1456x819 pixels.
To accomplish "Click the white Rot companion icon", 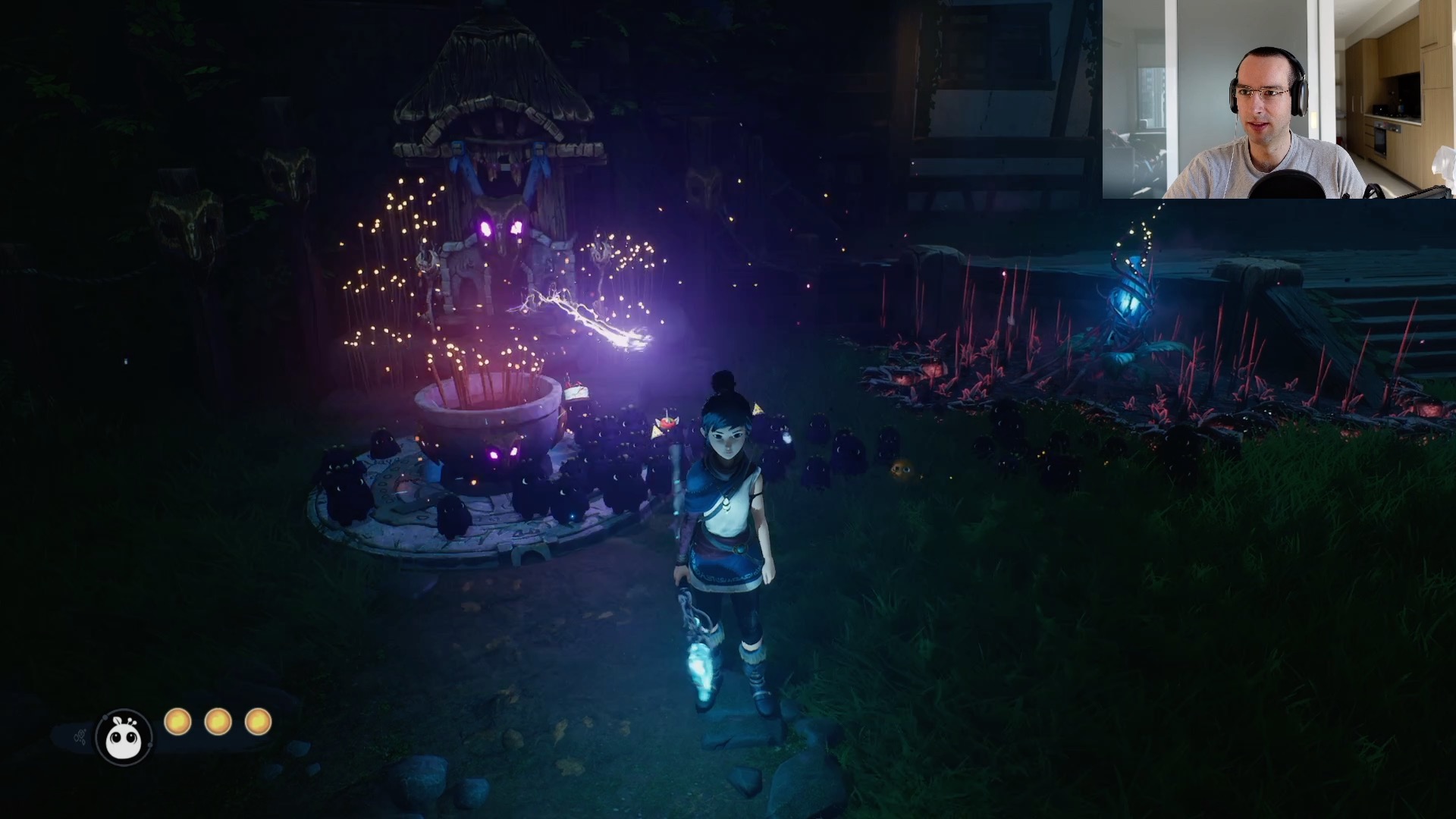I will click(x=124, y=736).
